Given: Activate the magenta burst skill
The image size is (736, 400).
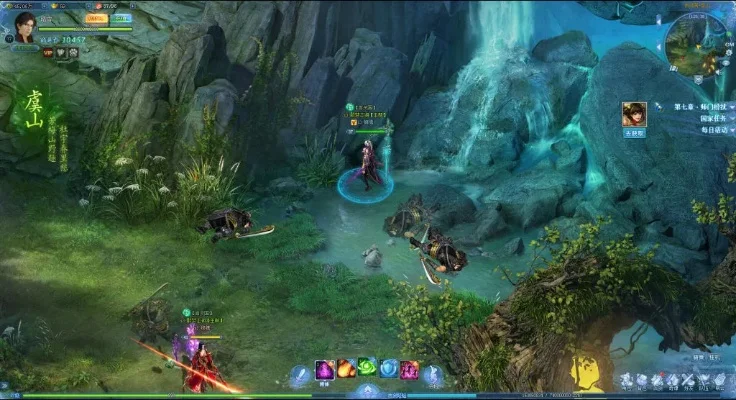Looking at the screenshot, I should tap(409, 370).
